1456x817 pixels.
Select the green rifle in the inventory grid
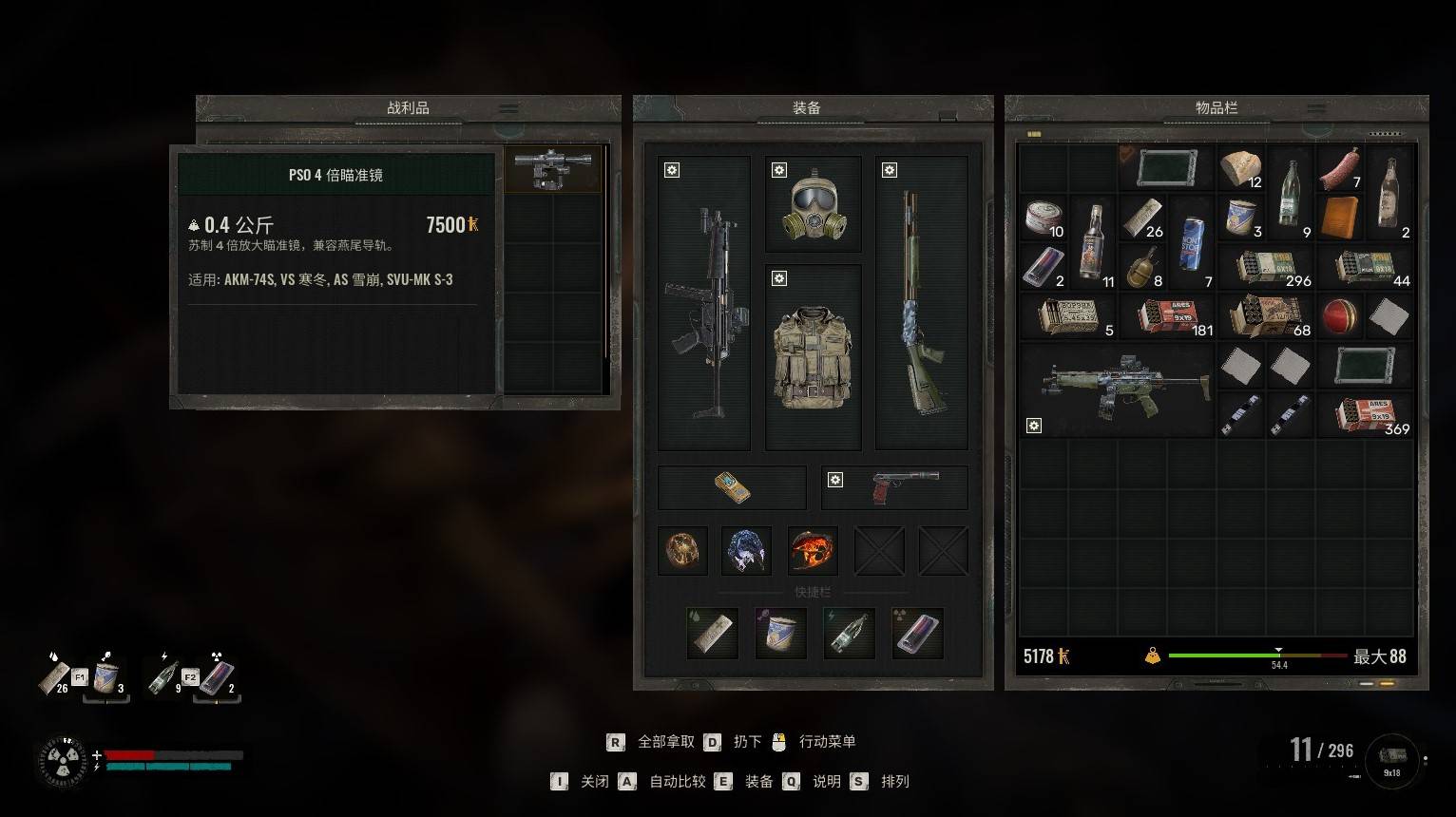(x=1118, y=390)
